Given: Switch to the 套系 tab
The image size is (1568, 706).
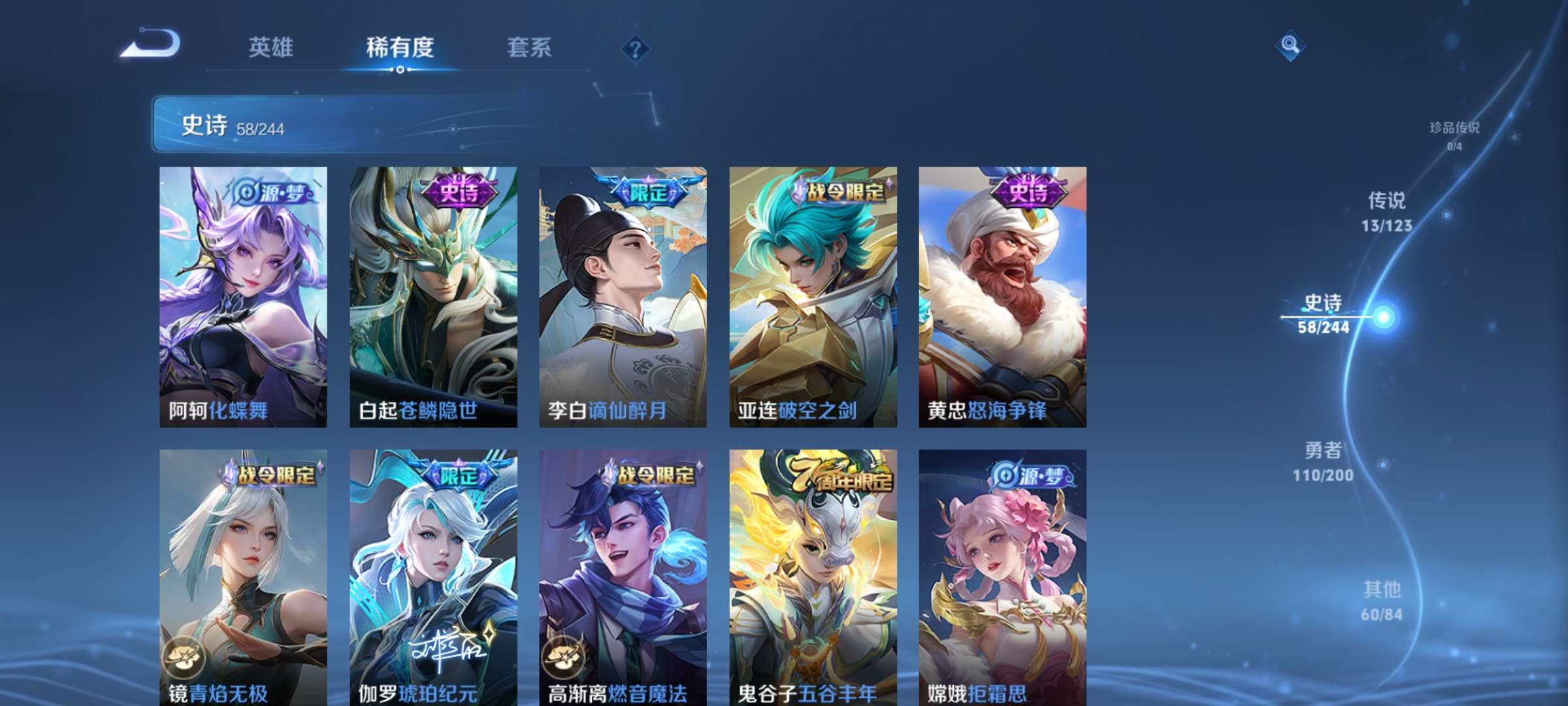Looking at the screenshot, I should (529, 47).
